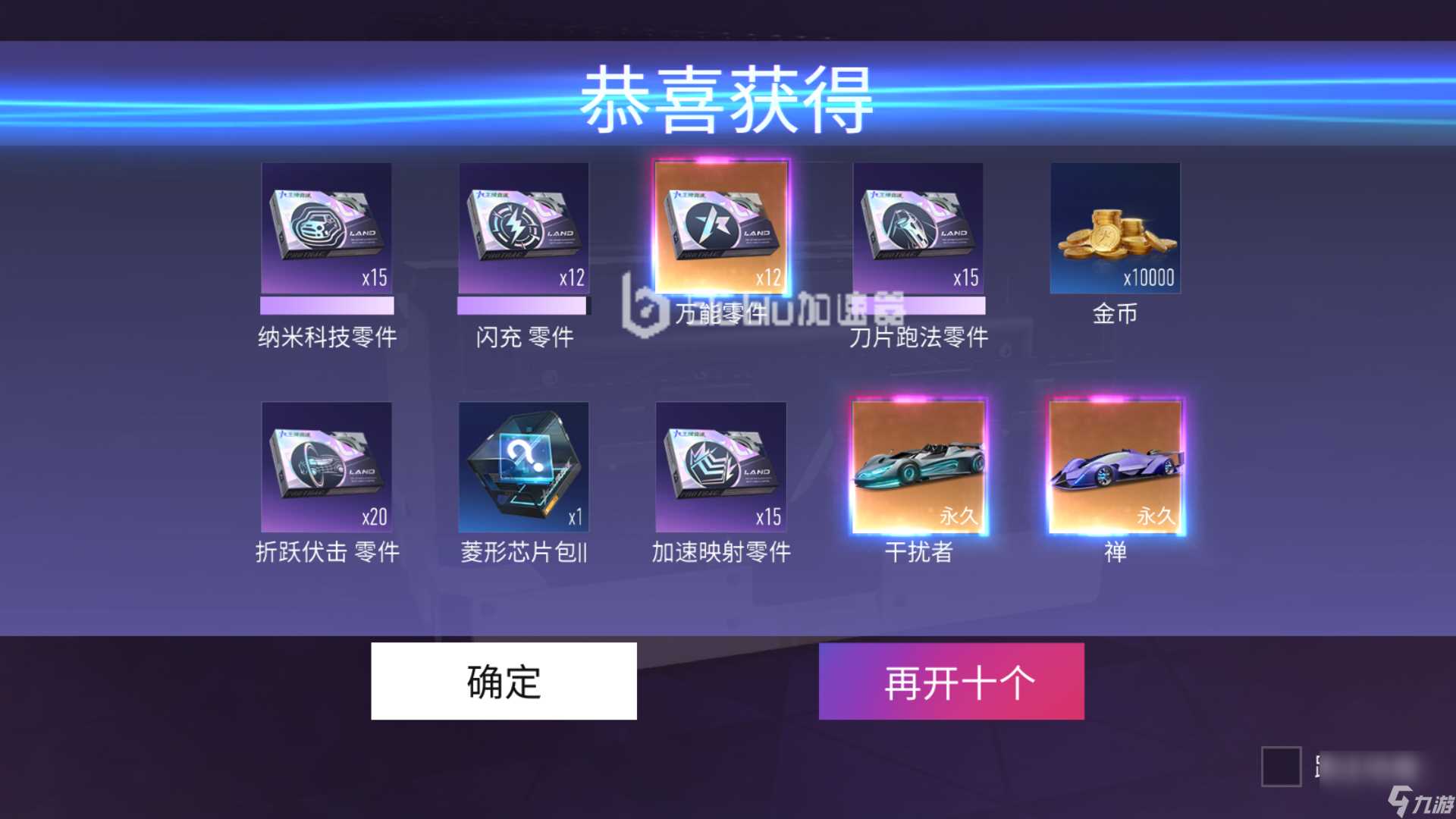View the 禅 permanent car thumbnail

coord(1115,468)
